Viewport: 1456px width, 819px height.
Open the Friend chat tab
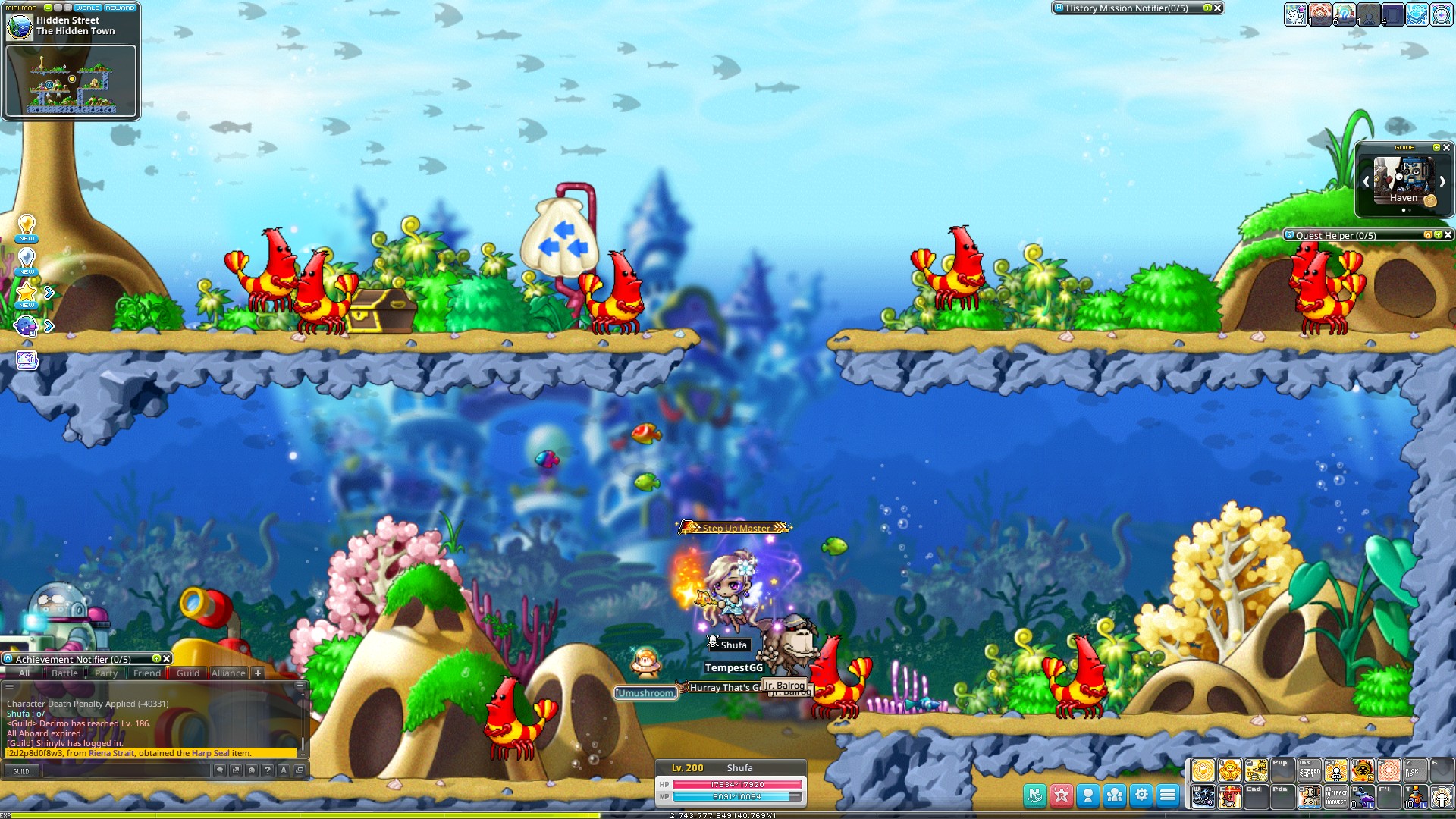click(147, 673)
